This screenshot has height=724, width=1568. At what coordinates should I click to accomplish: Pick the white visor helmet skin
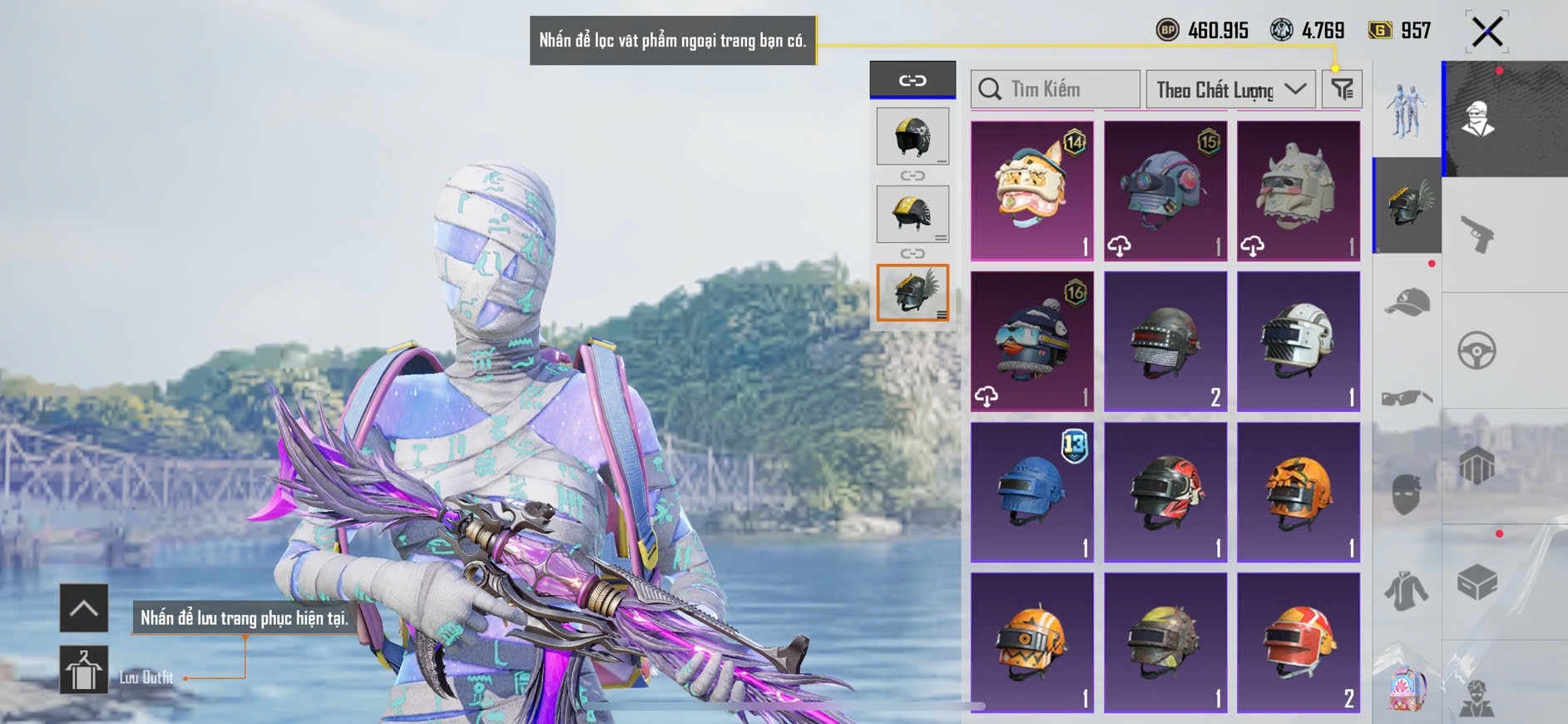[1298, 341]
